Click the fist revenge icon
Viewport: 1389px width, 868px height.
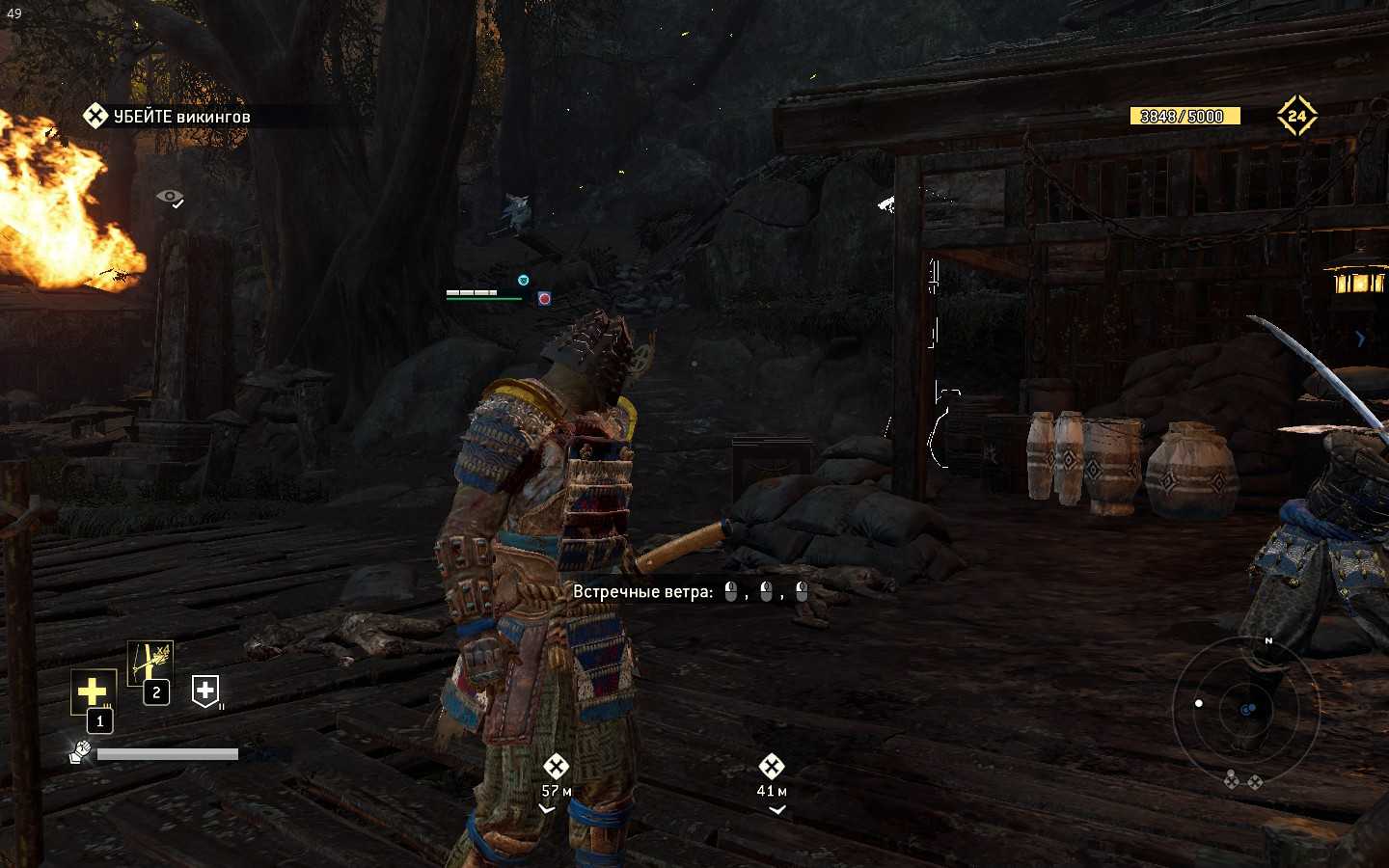coord(80,751)
